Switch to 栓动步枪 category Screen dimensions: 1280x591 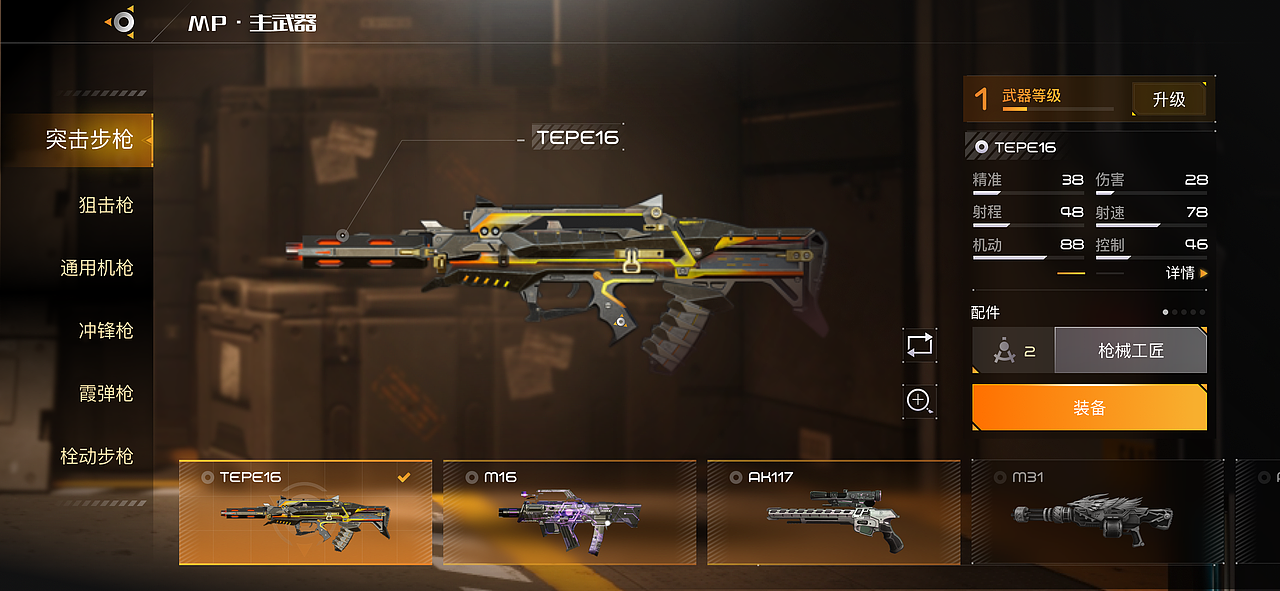(x=96, y=456)
